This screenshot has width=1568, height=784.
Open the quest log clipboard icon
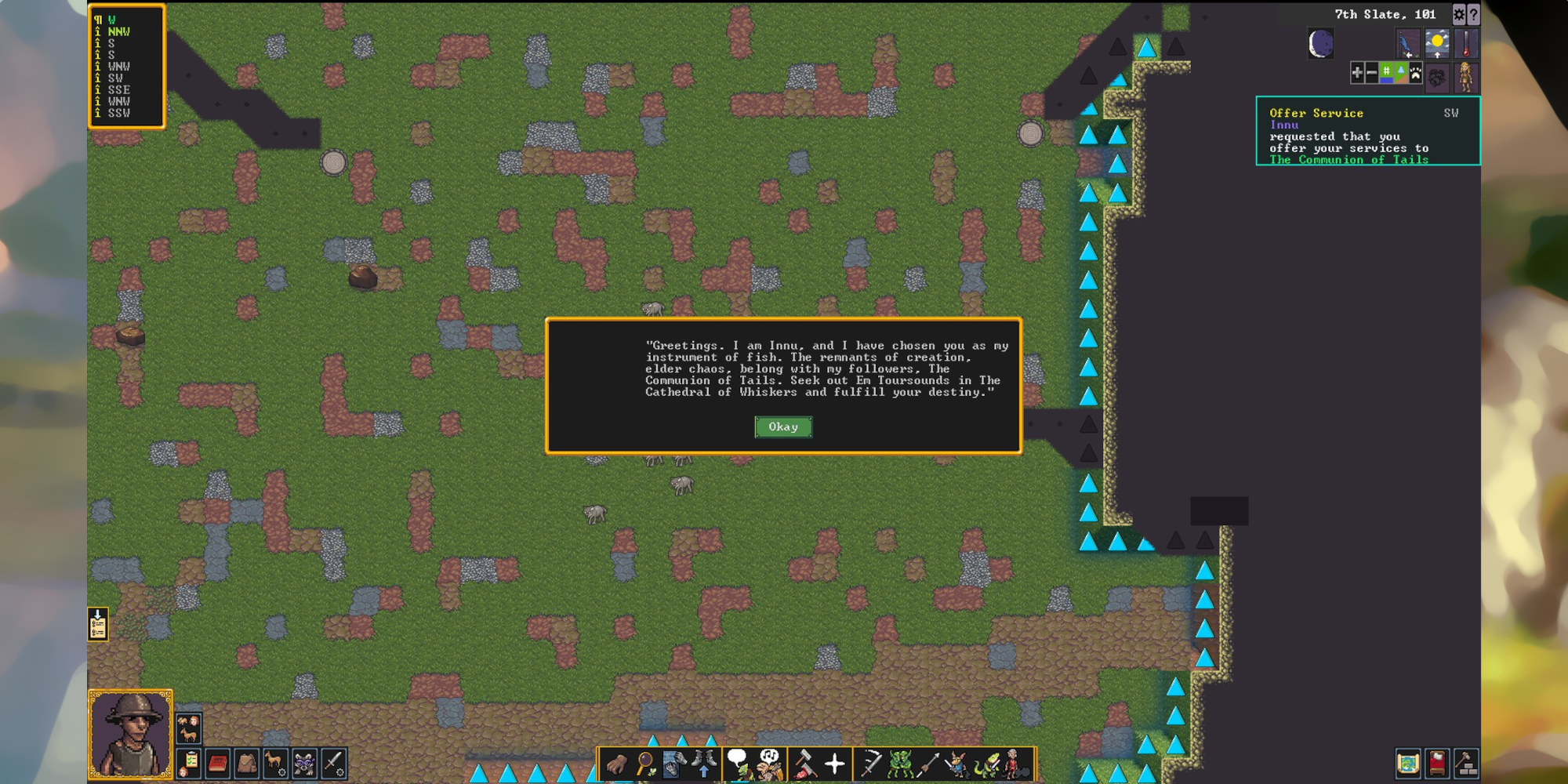[x=188, y=763]
